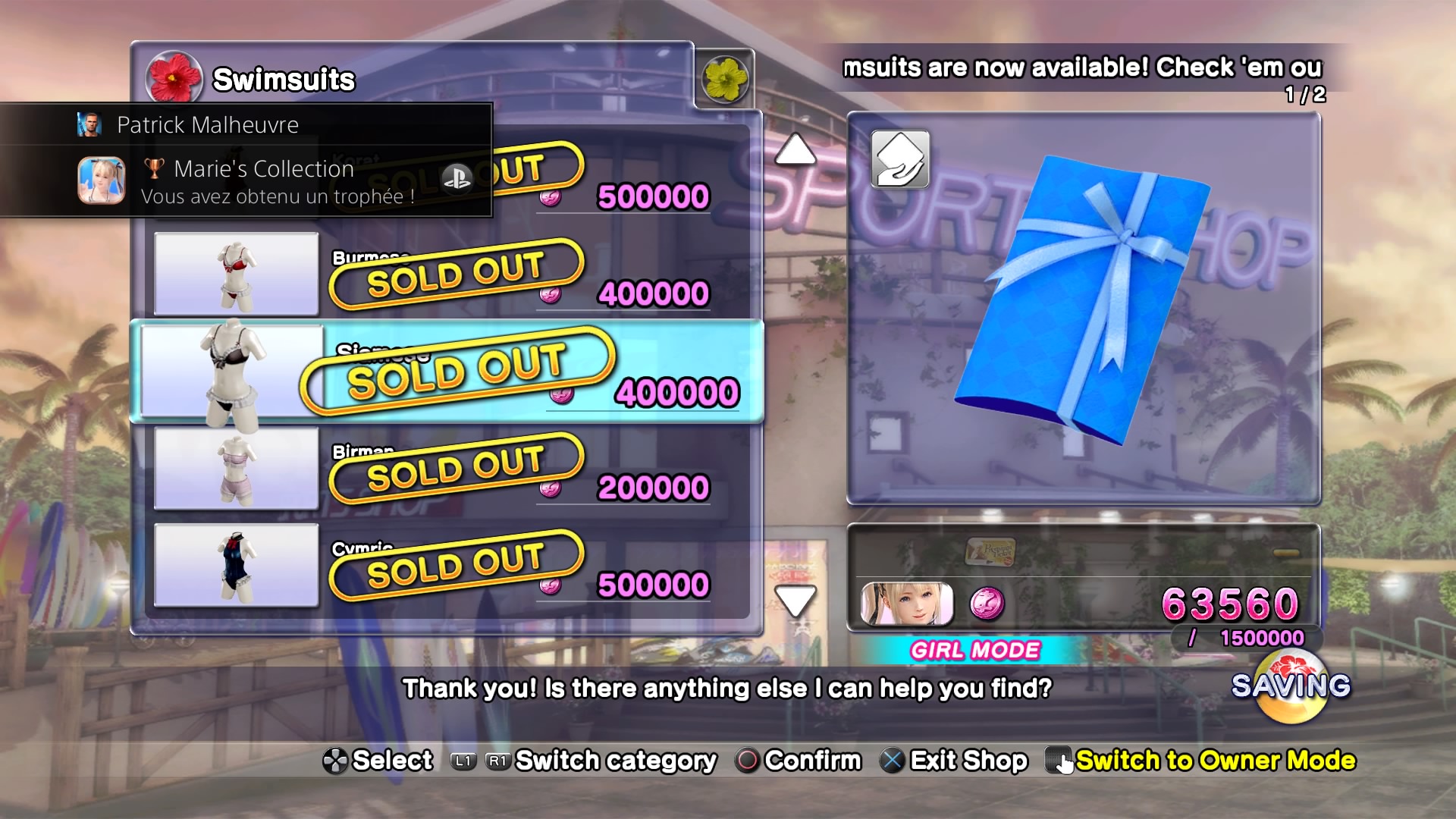Open the red hibiscus Swimsuits category

coord(174,78)
